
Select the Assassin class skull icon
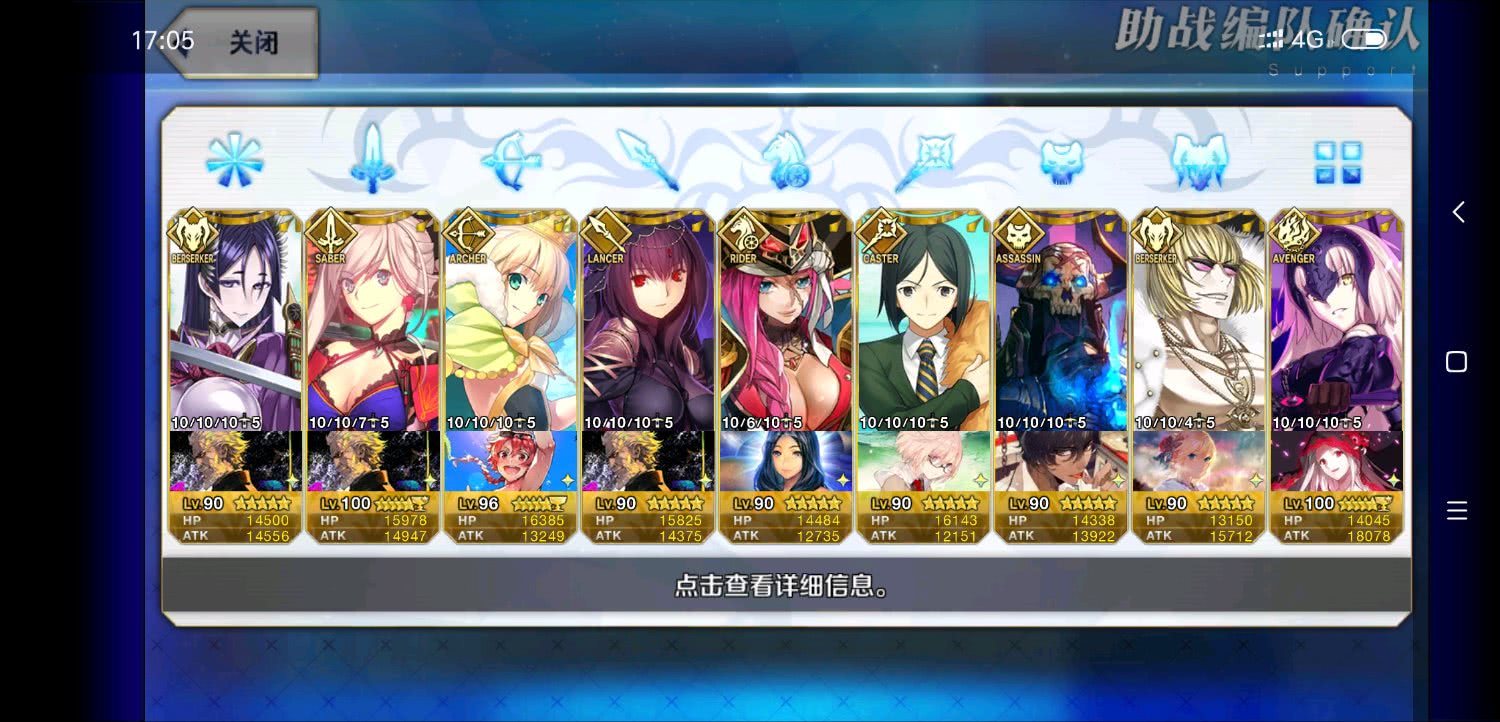1061,160
